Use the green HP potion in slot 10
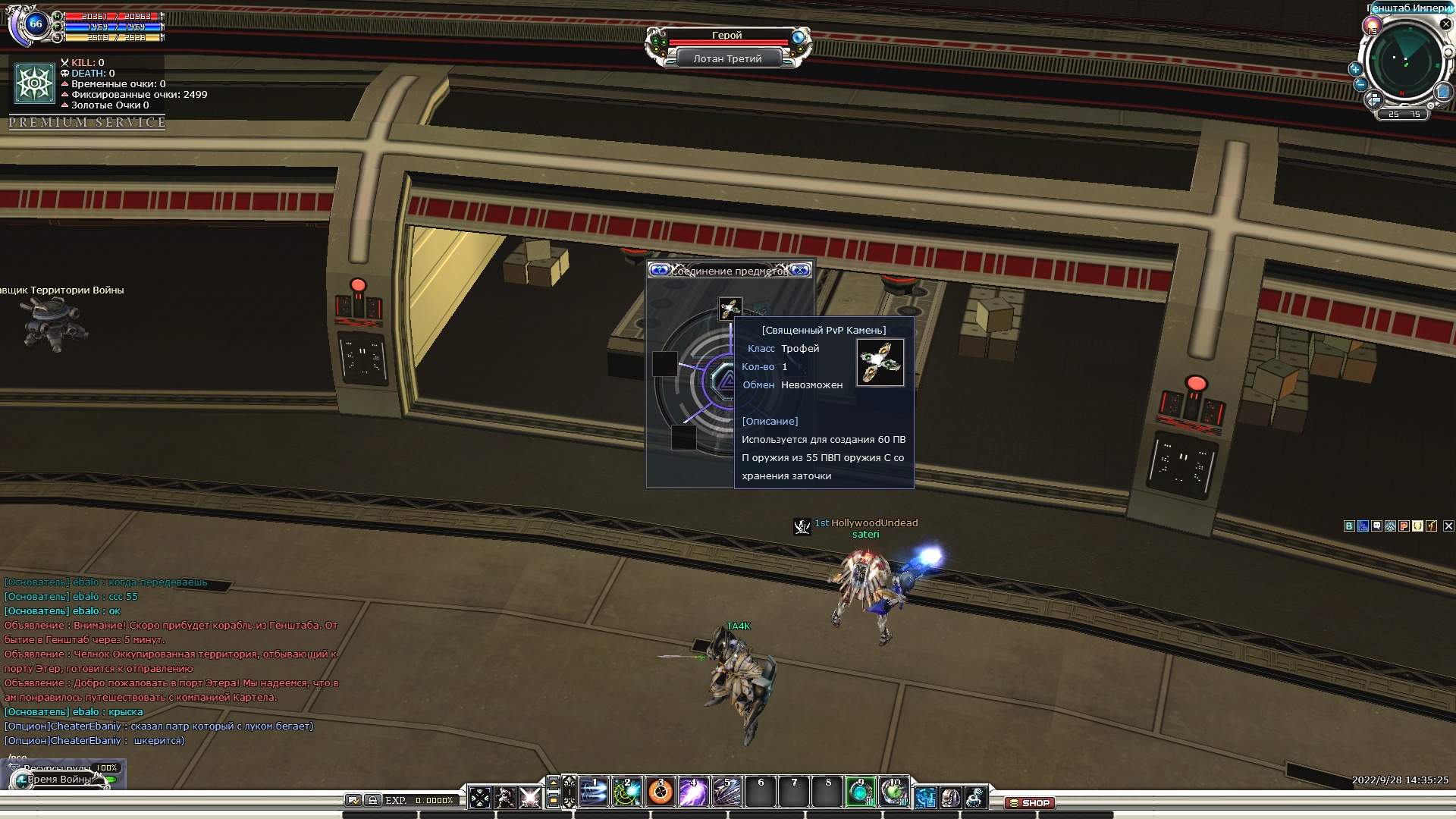The height and width of the screenshot is (819, 1456). click(x=894, y=792)
